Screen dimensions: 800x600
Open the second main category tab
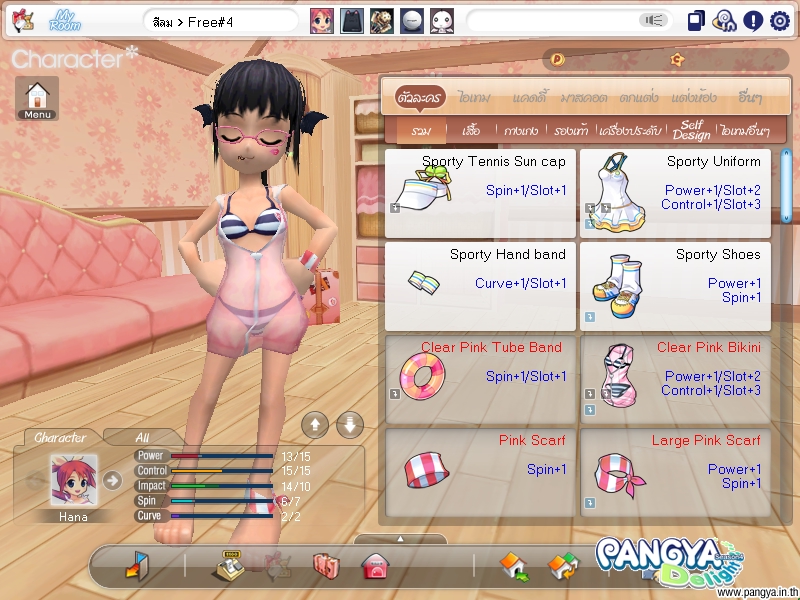472,98
